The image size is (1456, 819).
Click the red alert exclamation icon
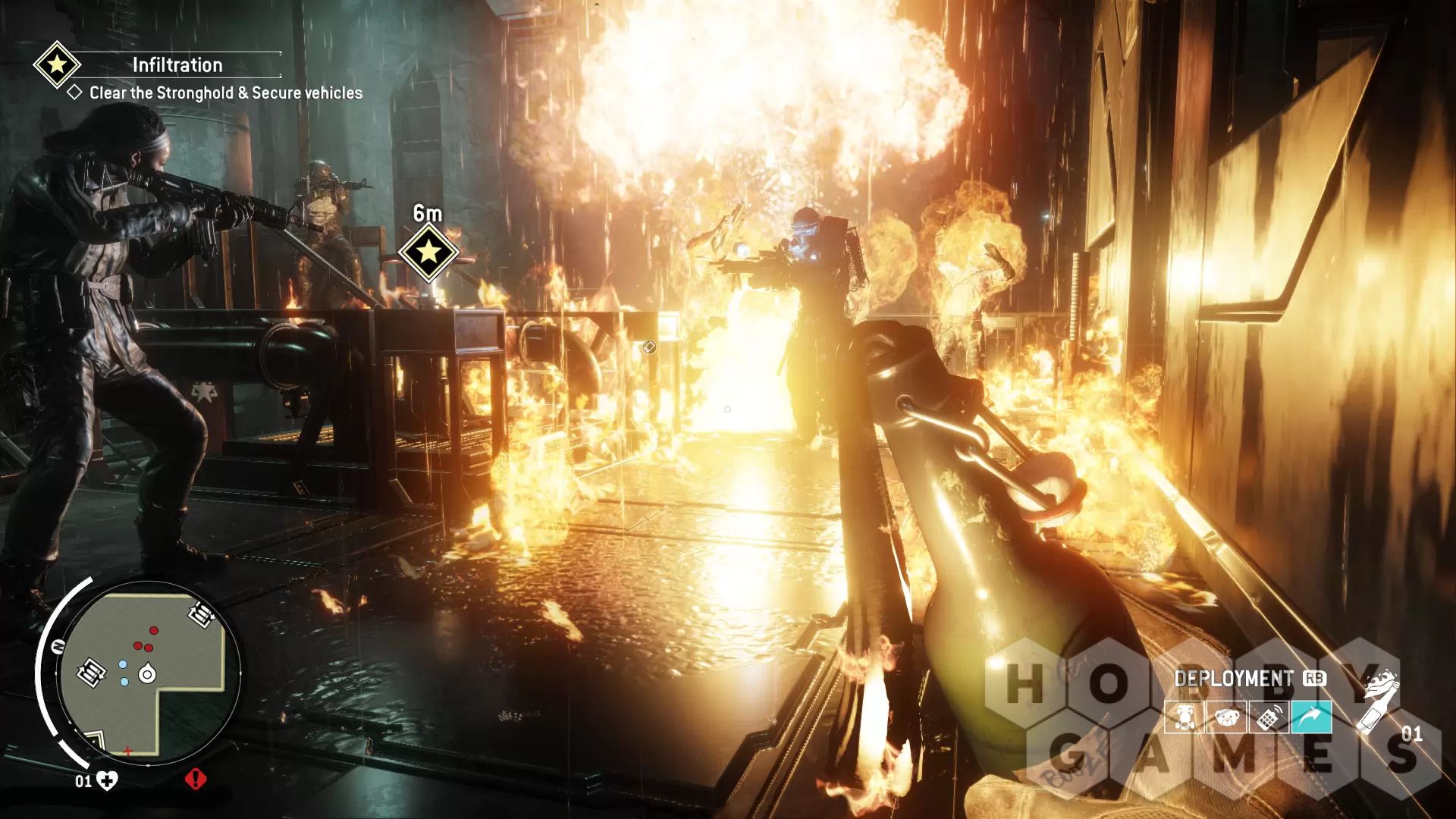(196, 779)
